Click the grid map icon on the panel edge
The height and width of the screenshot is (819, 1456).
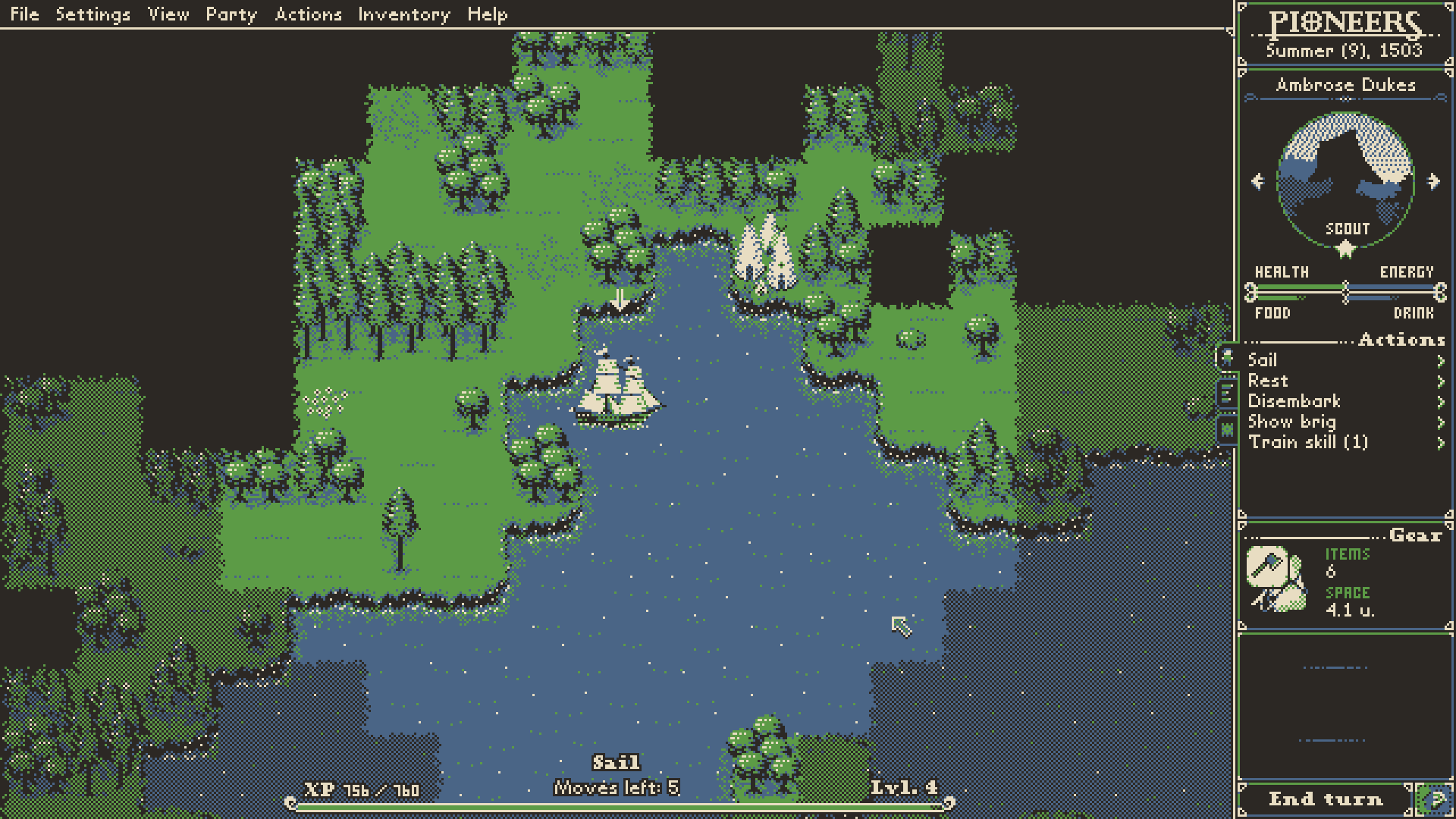pos(1227,431)
